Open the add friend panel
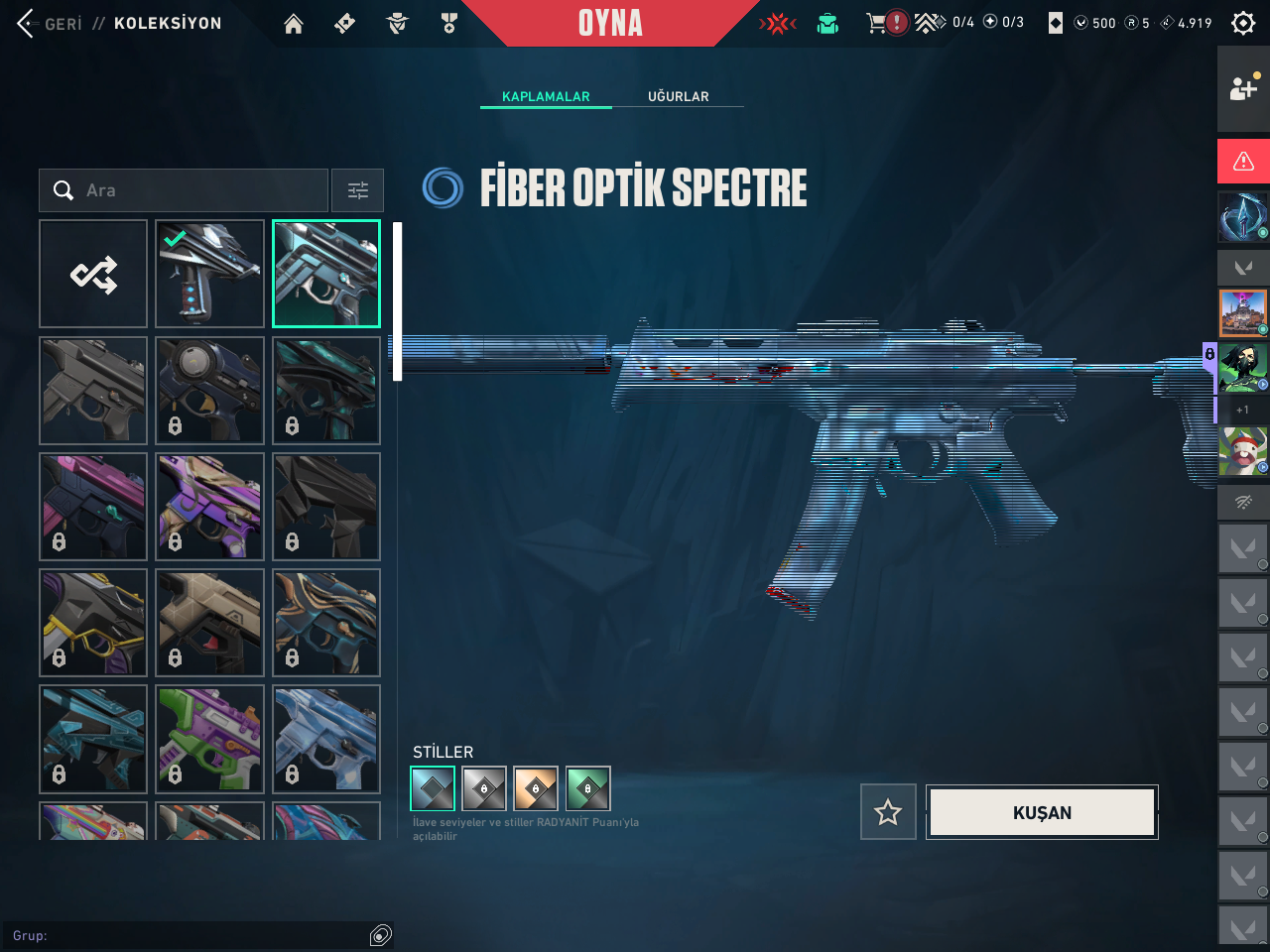The image size is (1270, 952). pyautogui.click(x=1243, y=88)
